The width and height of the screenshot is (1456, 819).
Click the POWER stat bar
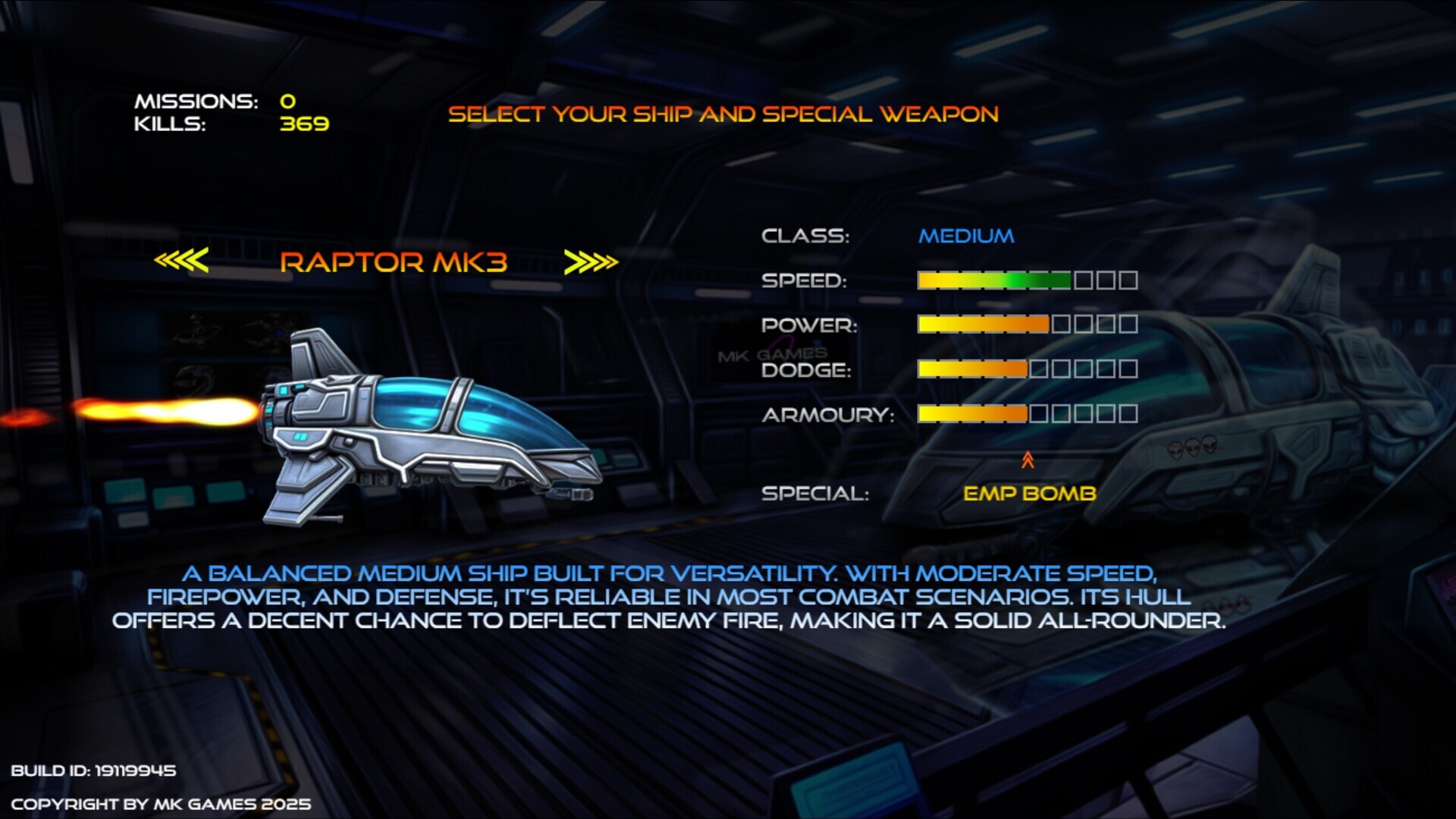(x=982, y=325)
